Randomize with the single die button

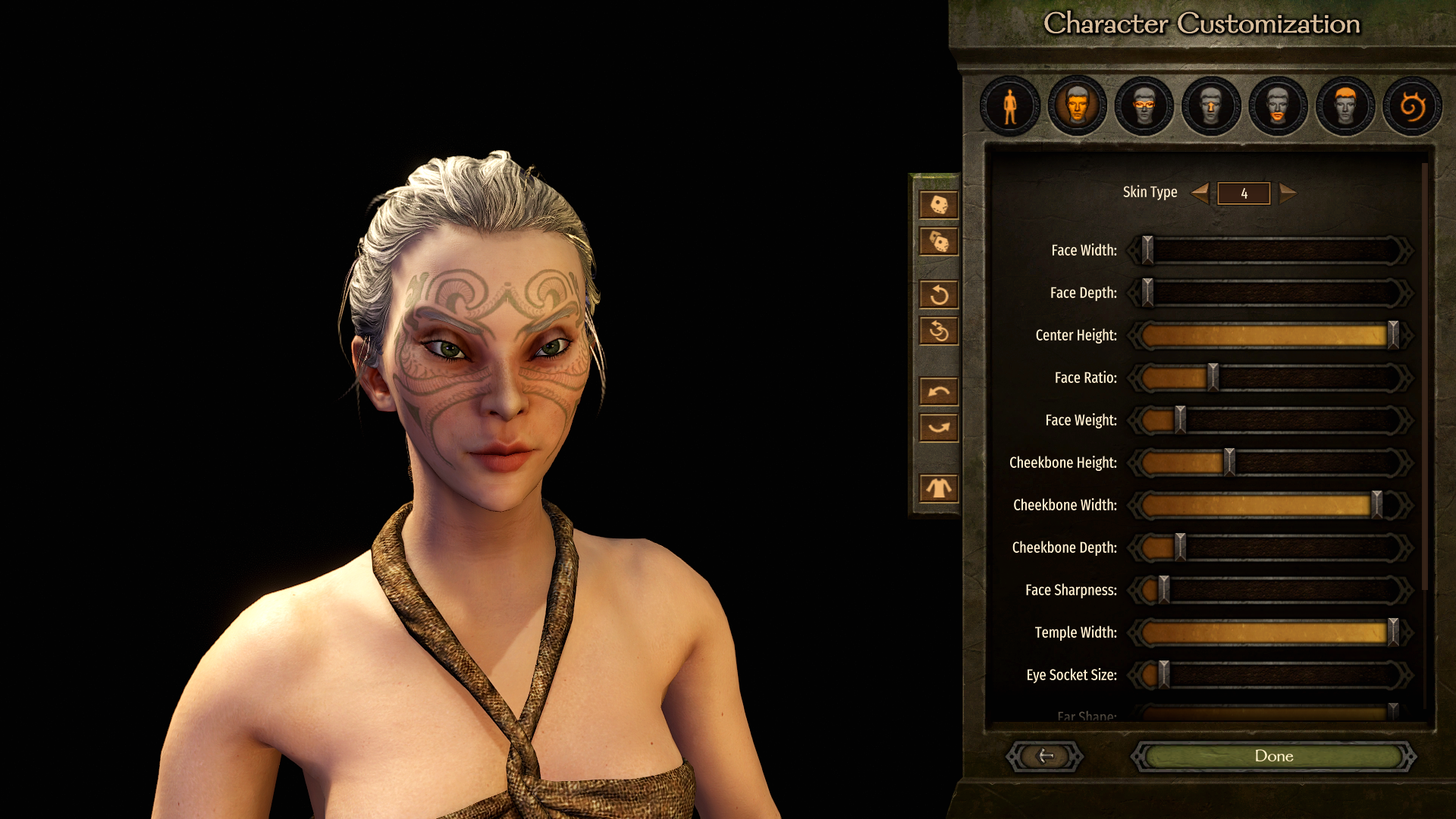coord(939,205)
